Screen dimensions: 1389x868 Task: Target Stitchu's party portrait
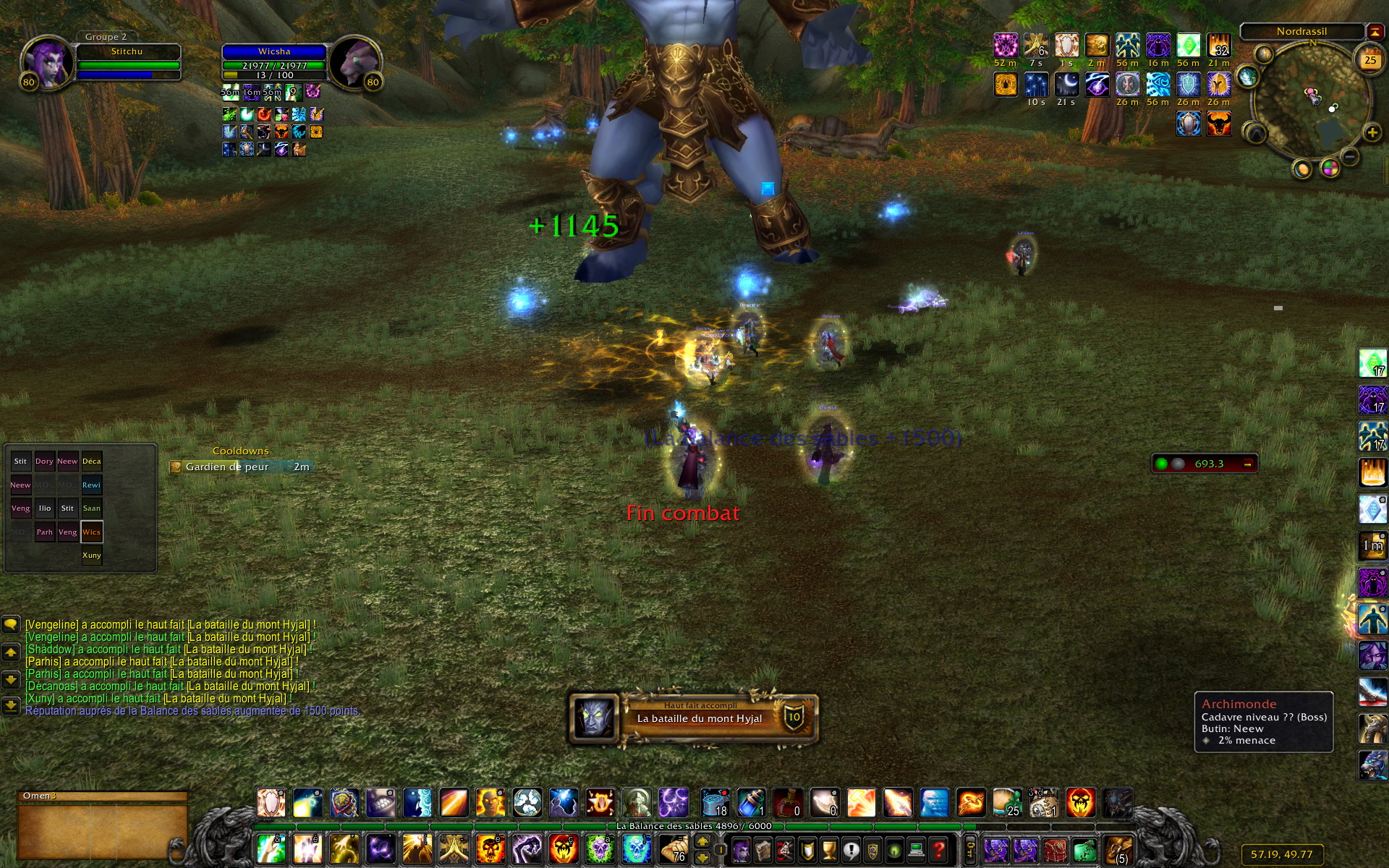47,61
